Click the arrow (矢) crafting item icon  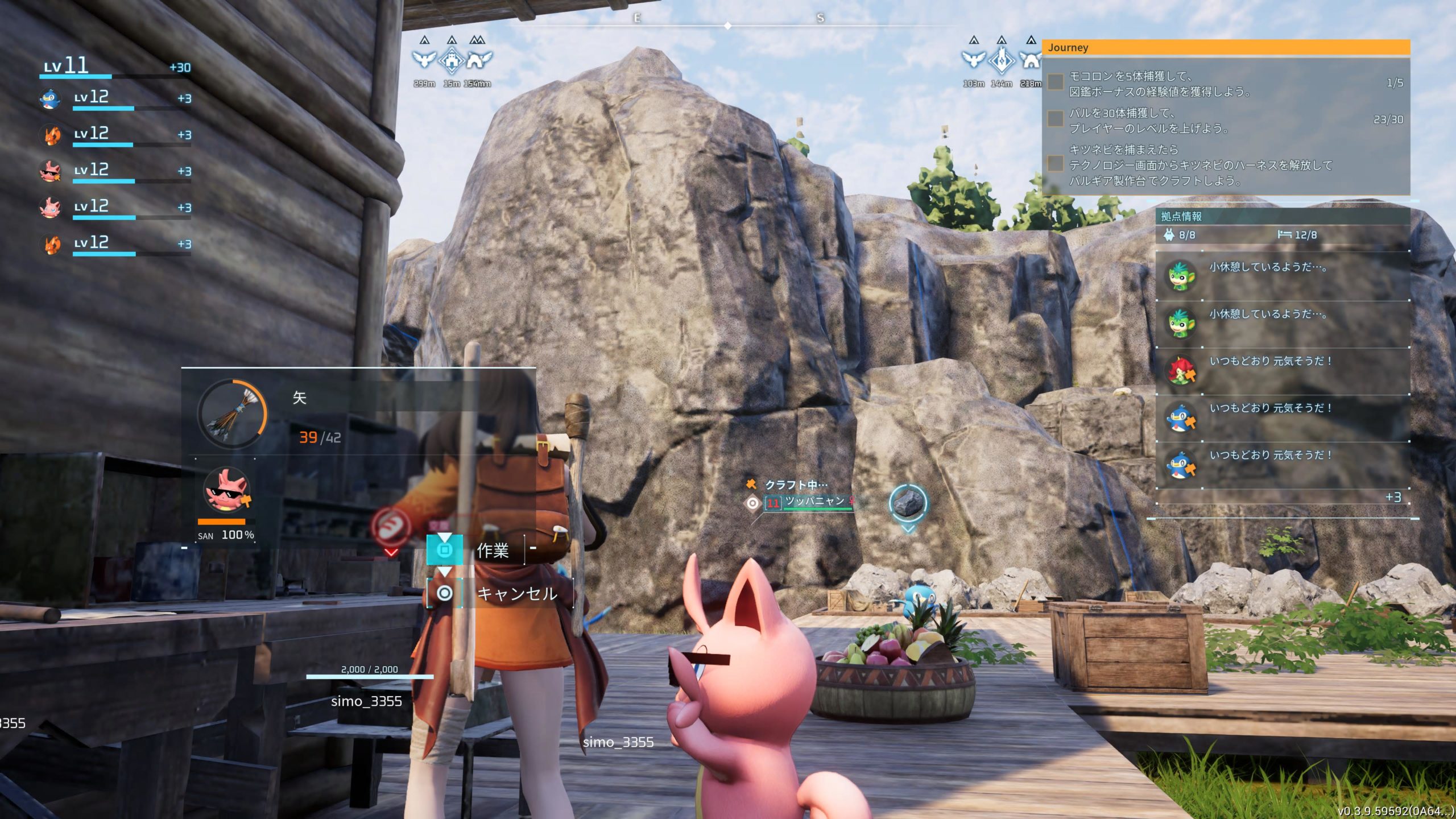tap(232, 413)
